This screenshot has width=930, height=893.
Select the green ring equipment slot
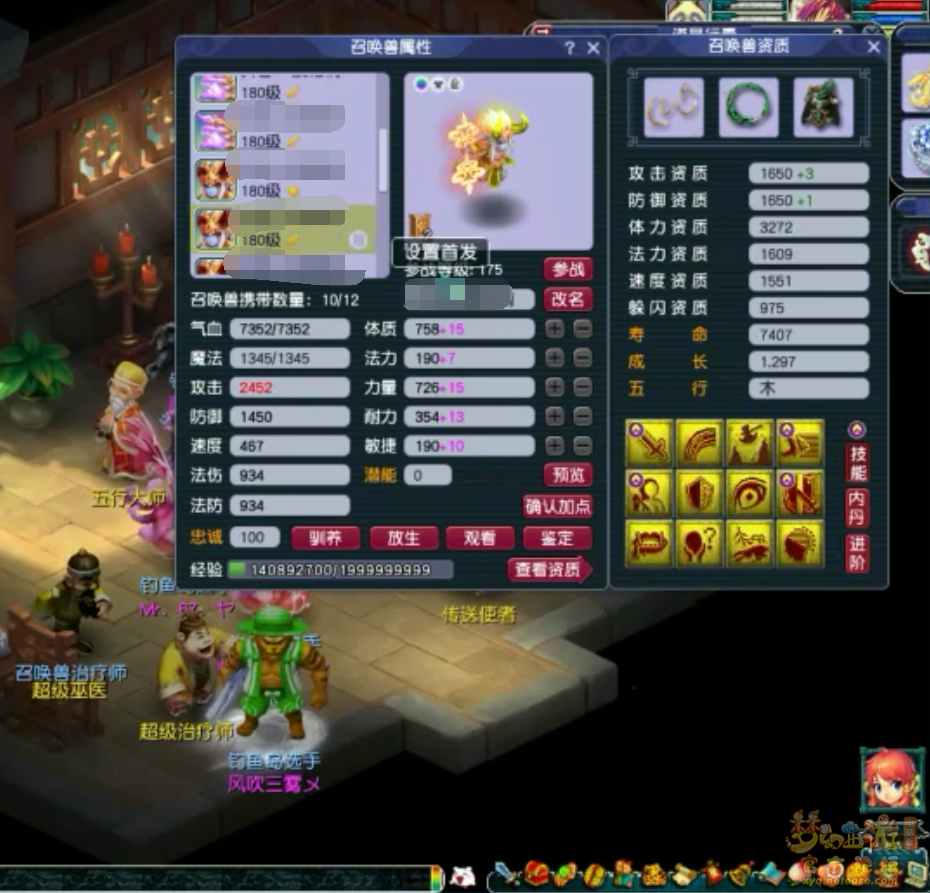(748, 107)
